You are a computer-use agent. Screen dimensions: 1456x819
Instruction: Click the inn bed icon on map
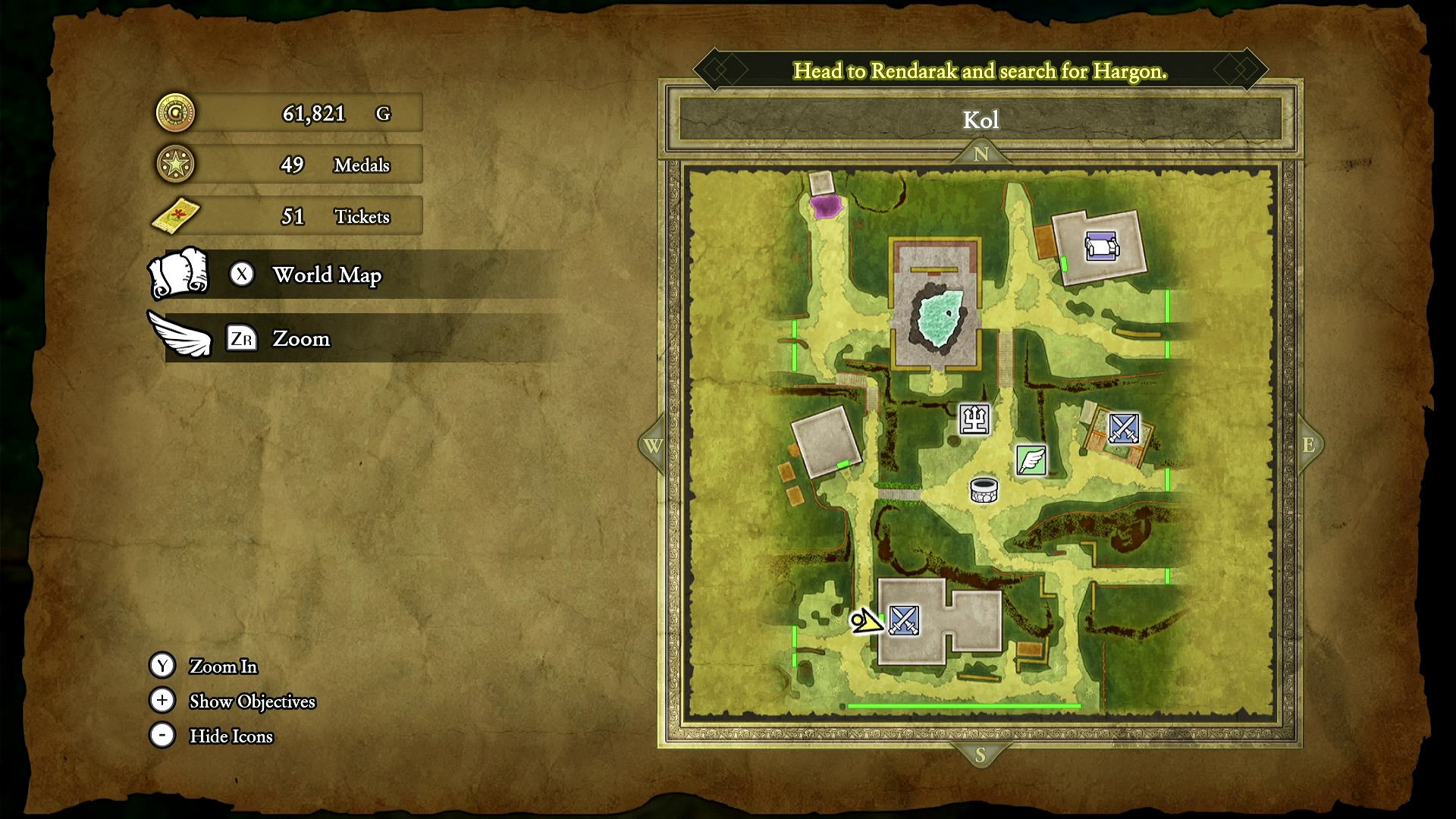(x=1101, y=246)
